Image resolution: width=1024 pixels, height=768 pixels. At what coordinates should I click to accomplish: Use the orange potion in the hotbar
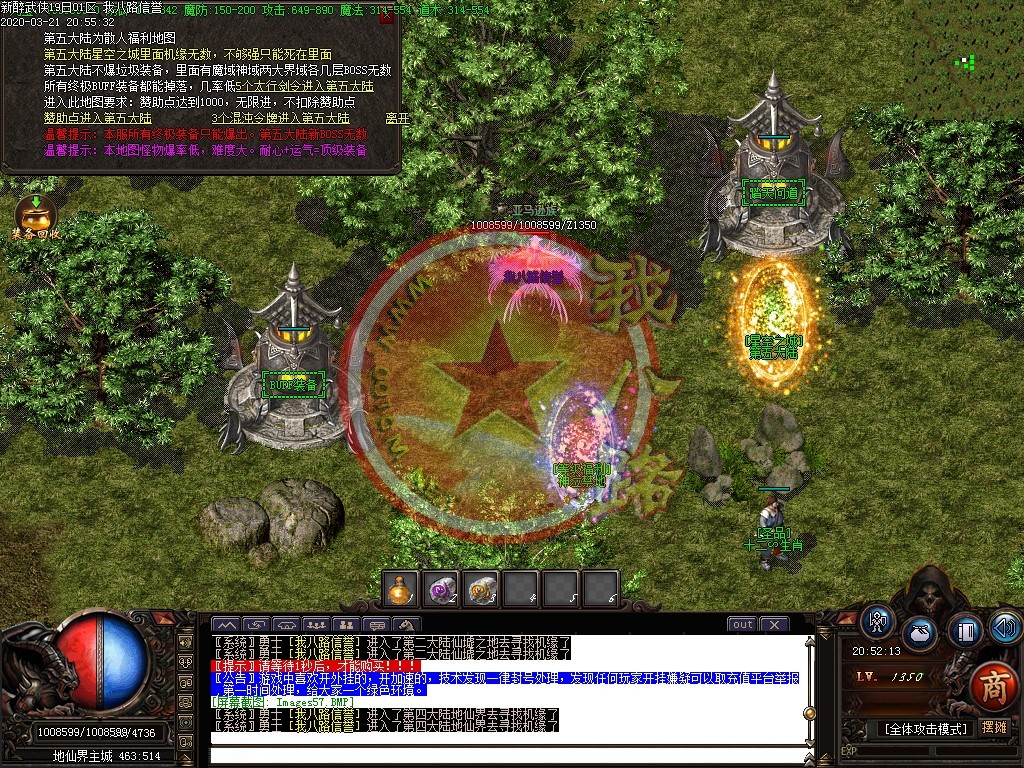[402, 590]
